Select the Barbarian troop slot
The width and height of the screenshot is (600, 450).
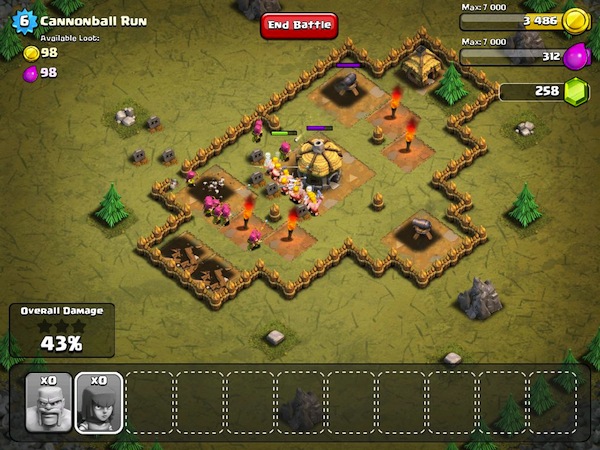coord(48,402)
